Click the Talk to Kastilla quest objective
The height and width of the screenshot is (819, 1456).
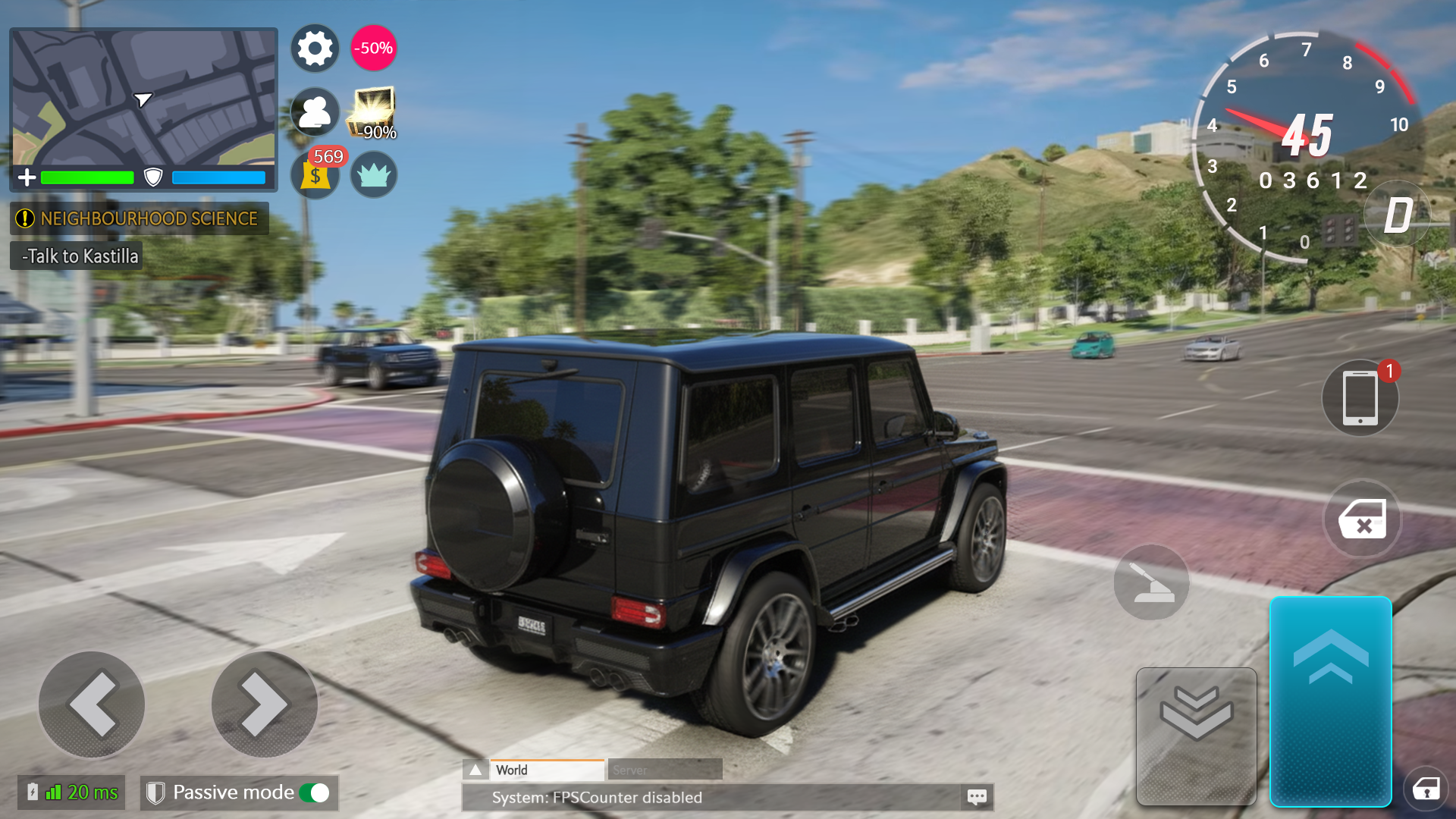(75, 256)
